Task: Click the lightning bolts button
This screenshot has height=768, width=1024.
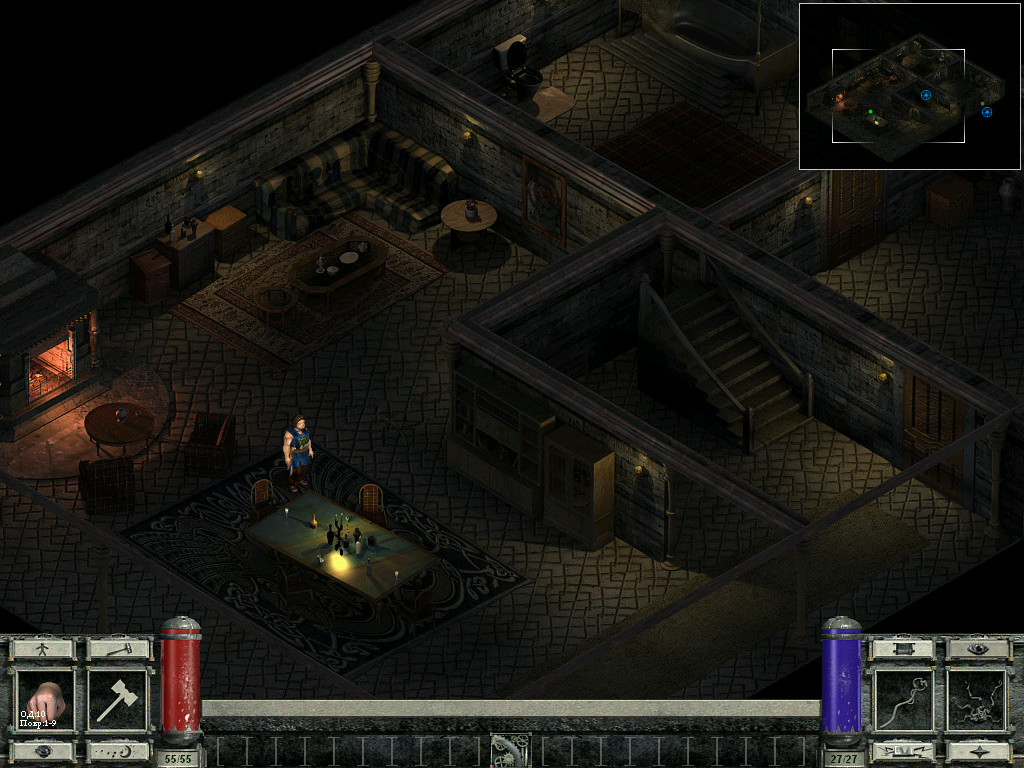Action: (902, 750)
